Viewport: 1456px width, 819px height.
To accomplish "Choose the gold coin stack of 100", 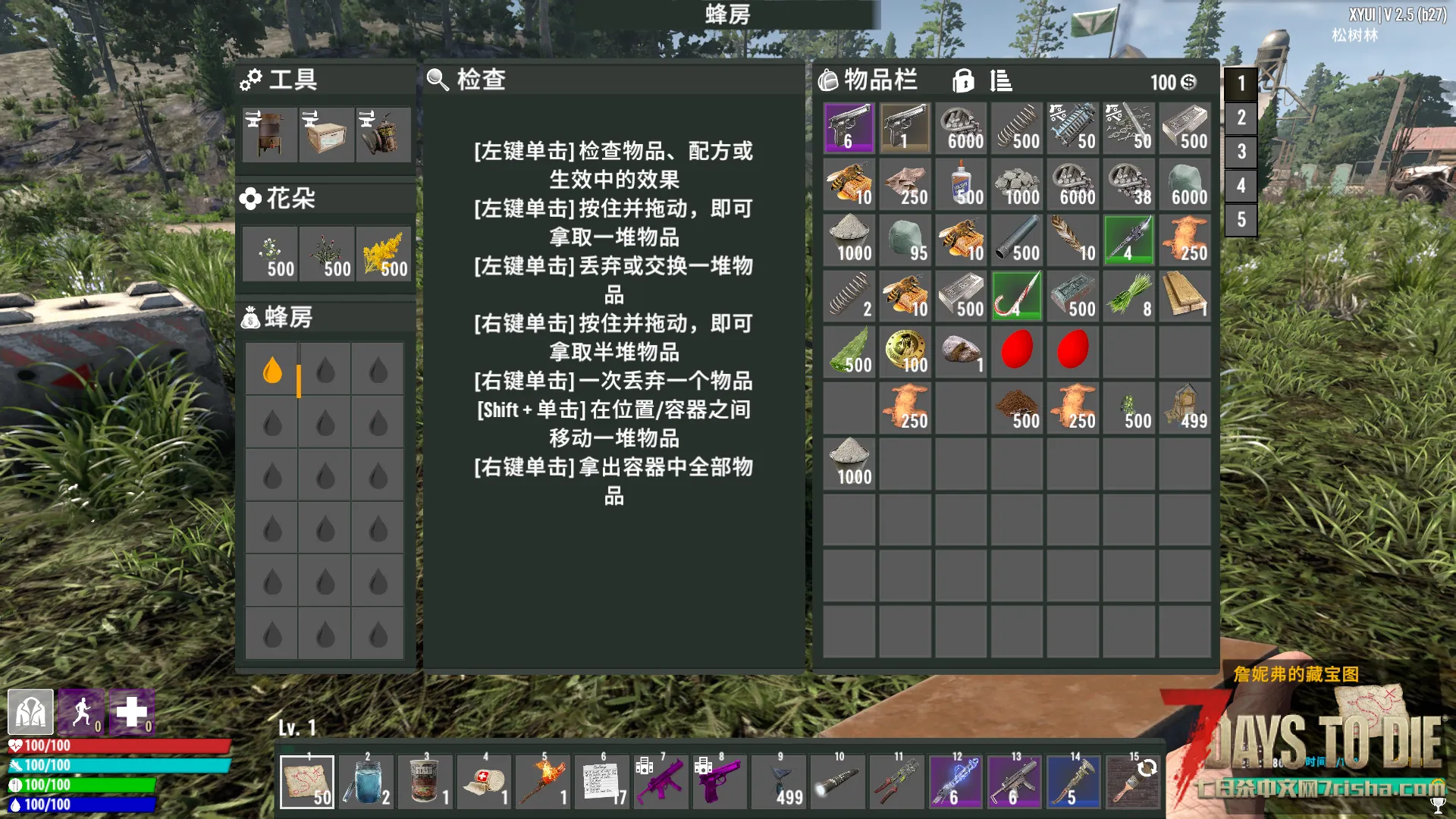I will point(905,352).
